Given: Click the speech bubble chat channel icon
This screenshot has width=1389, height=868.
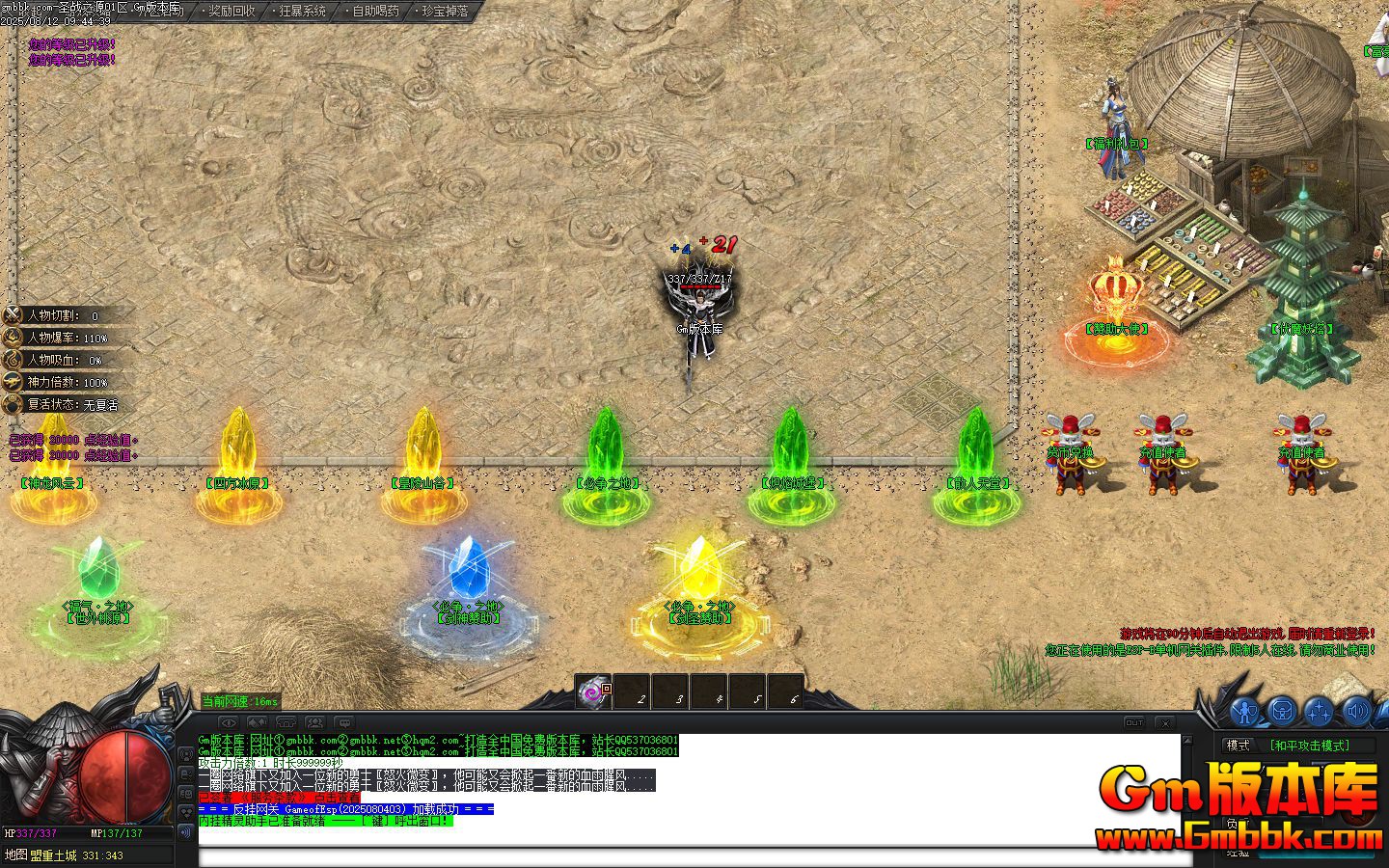Looking at the screenshot, I should 343,722.
